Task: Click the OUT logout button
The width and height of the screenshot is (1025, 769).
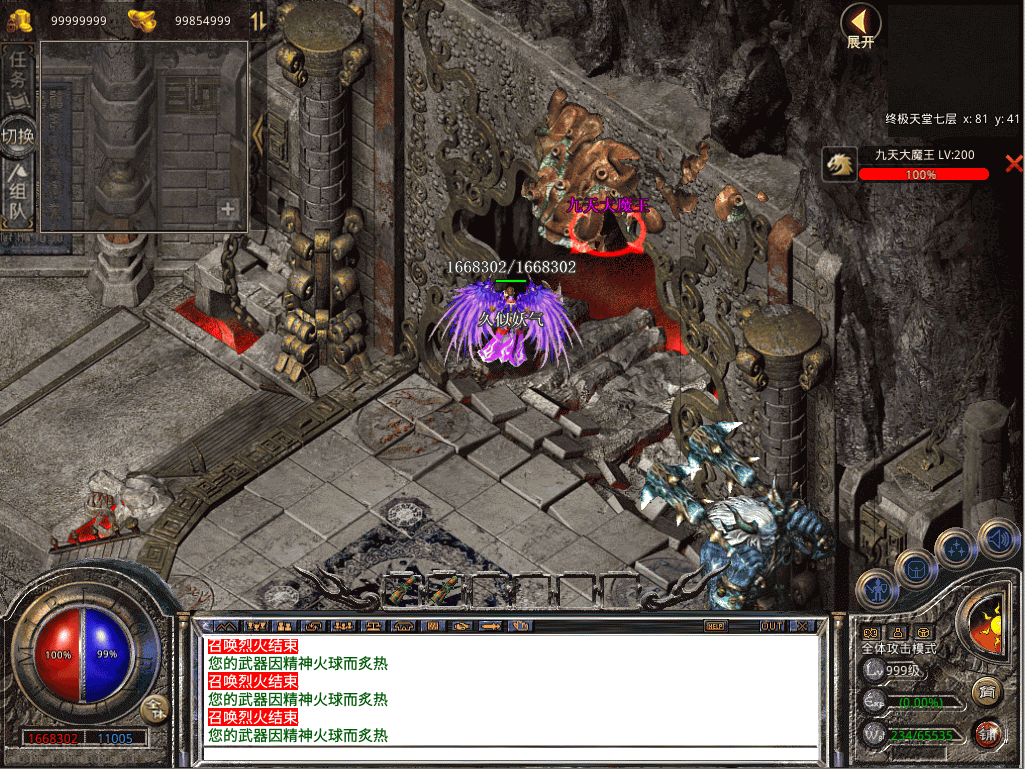Action: [771, 626]
